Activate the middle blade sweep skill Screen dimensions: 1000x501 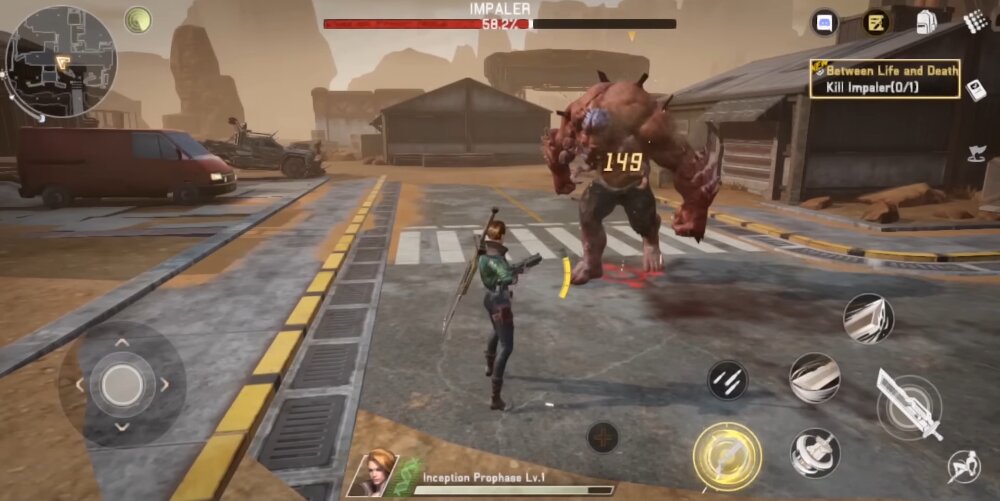point(814,378)
